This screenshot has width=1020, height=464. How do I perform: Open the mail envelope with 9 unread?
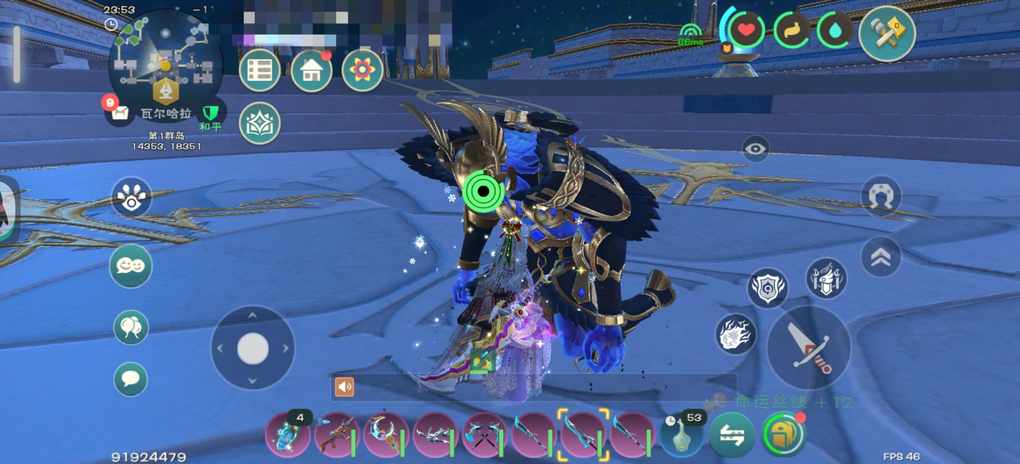click(x=119, y=112)
